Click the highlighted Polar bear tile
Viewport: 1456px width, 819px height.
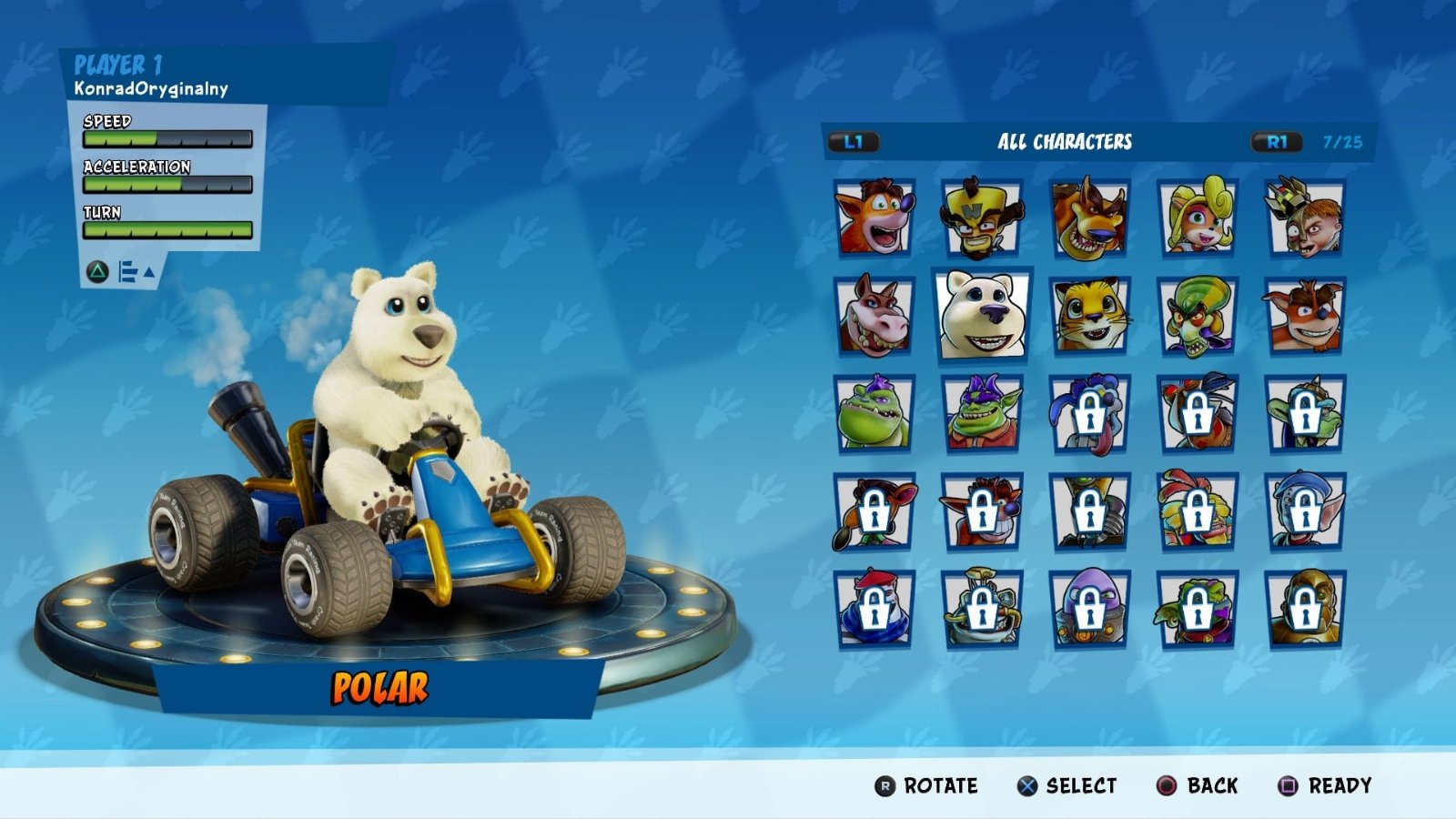982,315
